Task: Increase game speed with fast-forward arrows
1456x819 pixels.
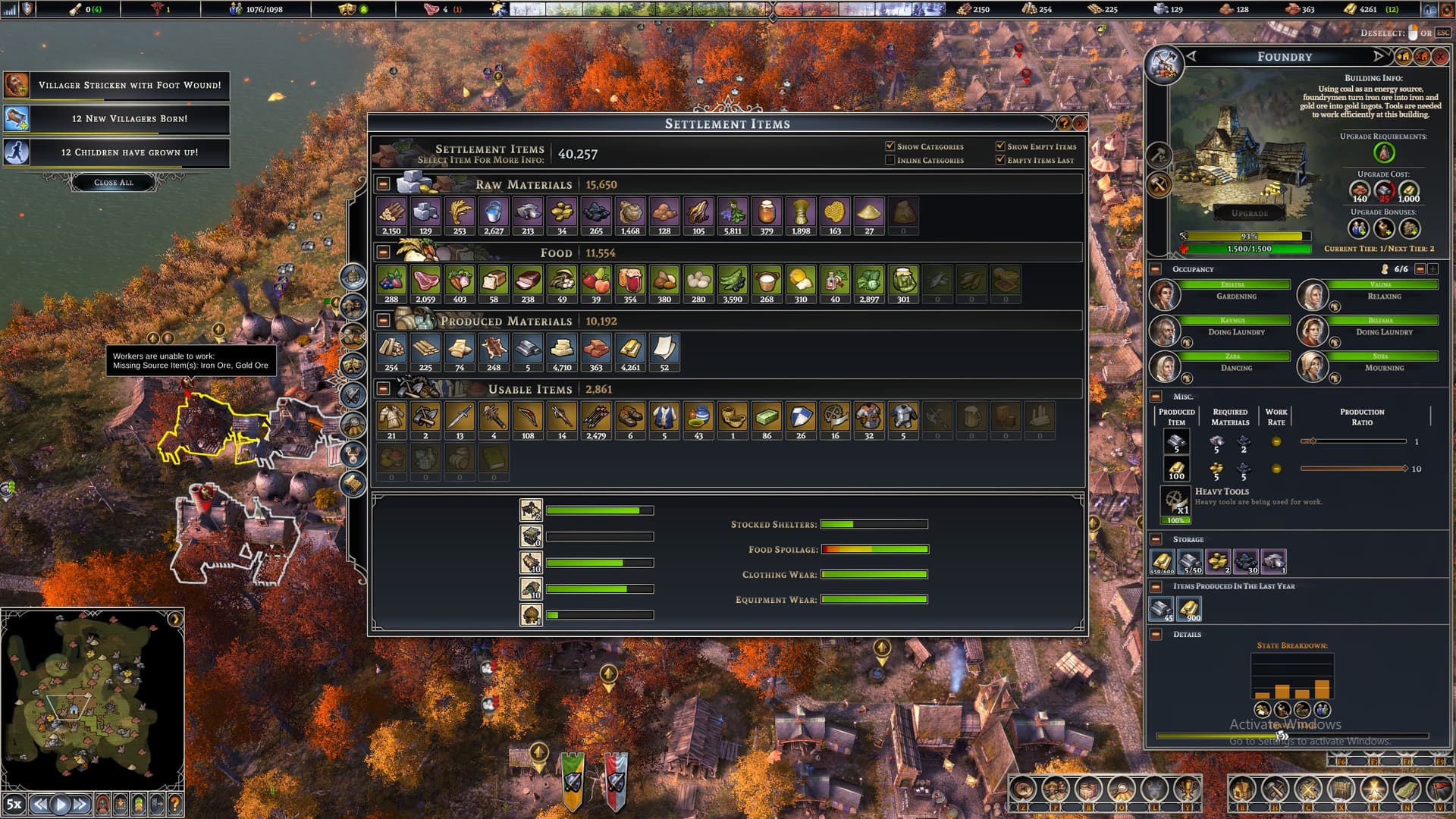Action: (80, 804)
